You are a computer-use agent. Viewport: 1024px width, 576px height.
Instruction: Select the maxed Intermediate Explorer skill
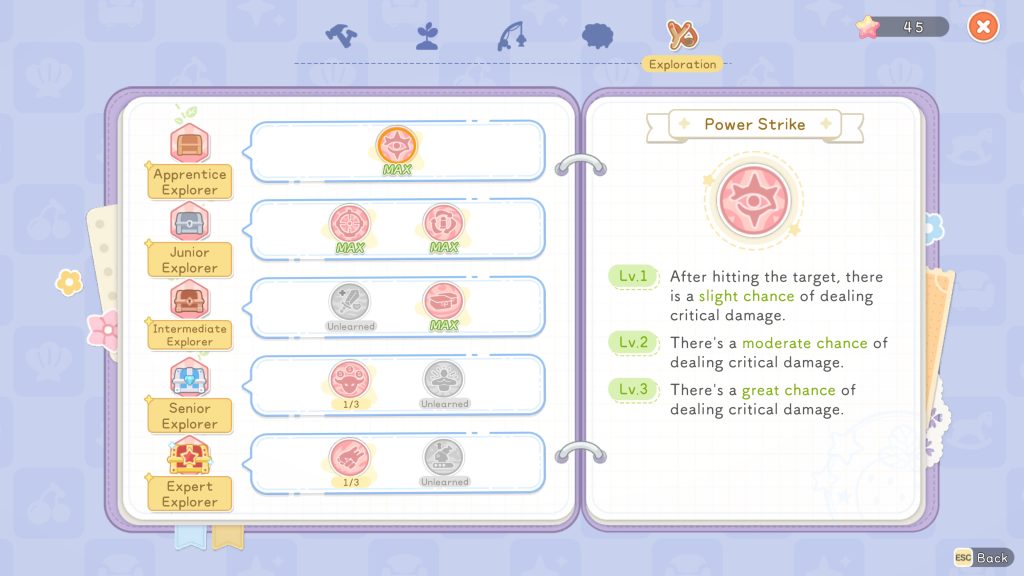[443, 301]
